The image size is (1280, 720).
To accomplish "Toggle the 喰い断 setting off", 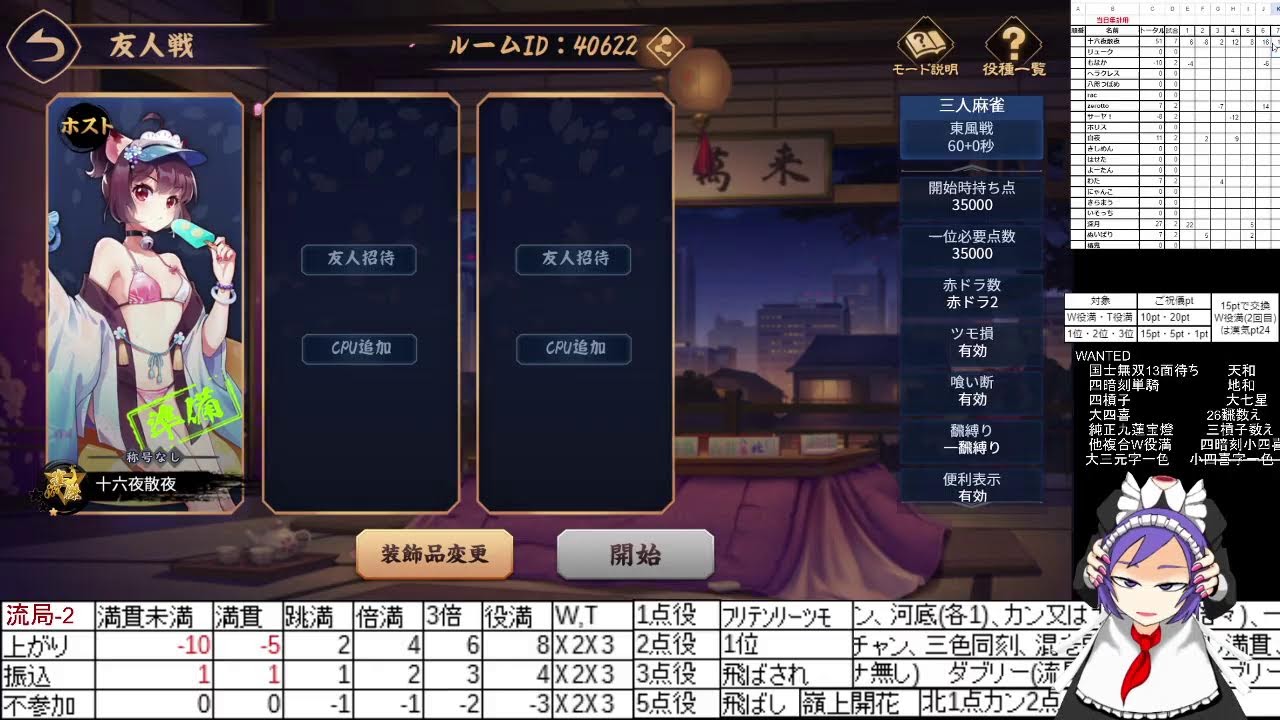I will coord(971,391).
